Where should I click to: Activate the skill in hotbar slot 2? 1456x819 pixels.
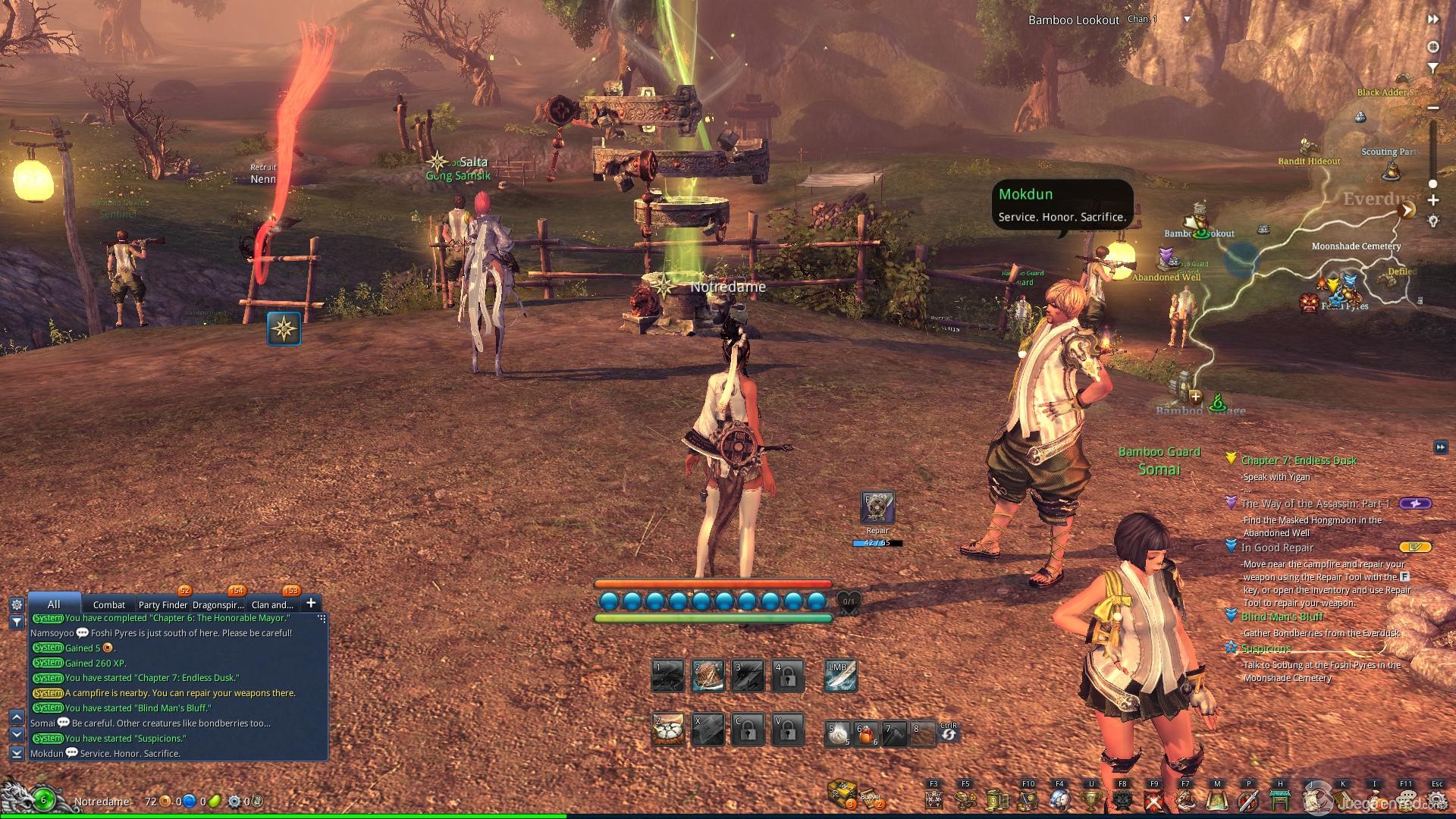708,675
